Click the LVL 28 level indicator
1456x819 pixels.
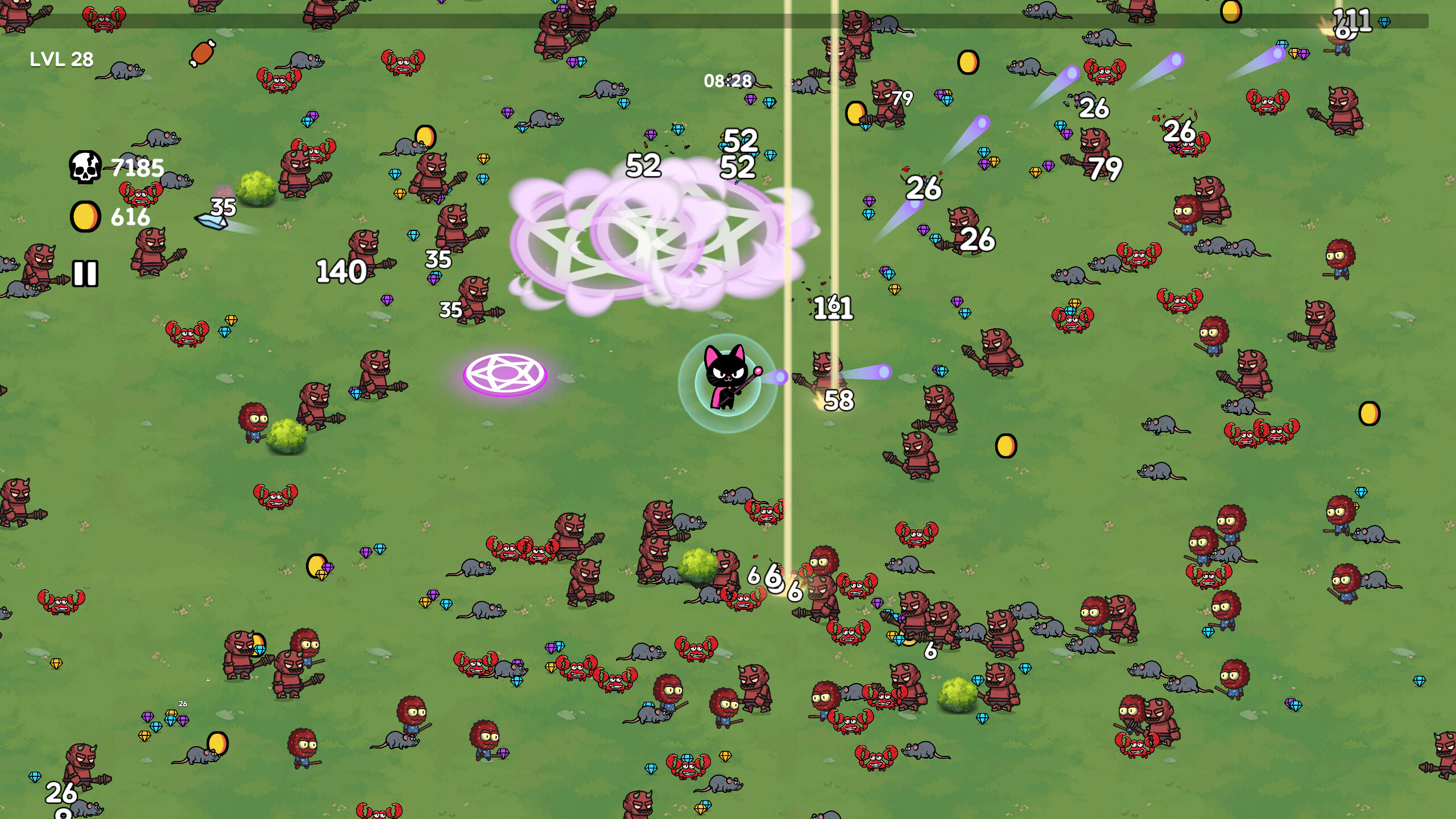(x=60, y=58)
